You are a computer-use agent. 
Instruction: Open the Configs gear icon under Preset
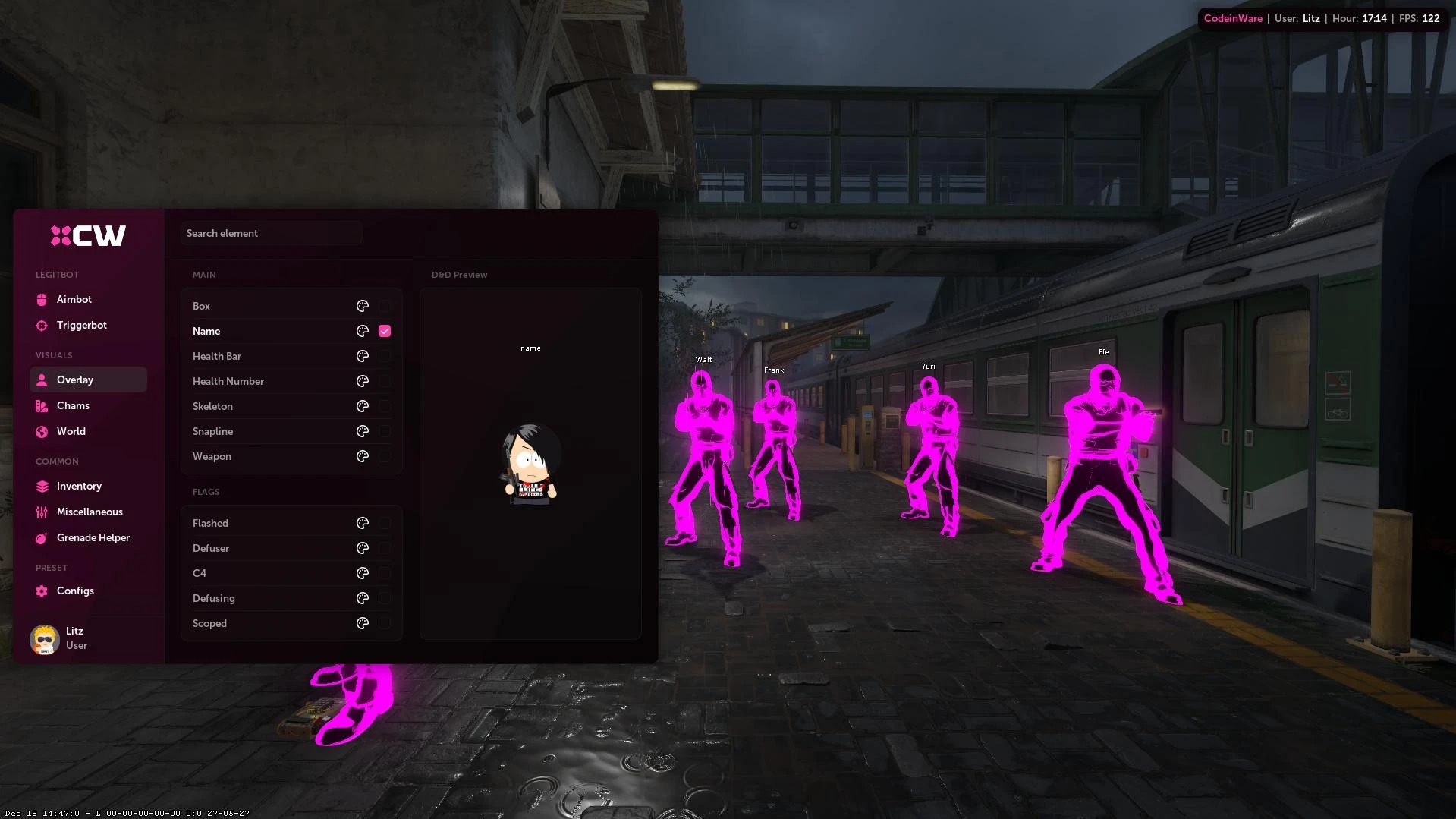click(x=42, y=591)
